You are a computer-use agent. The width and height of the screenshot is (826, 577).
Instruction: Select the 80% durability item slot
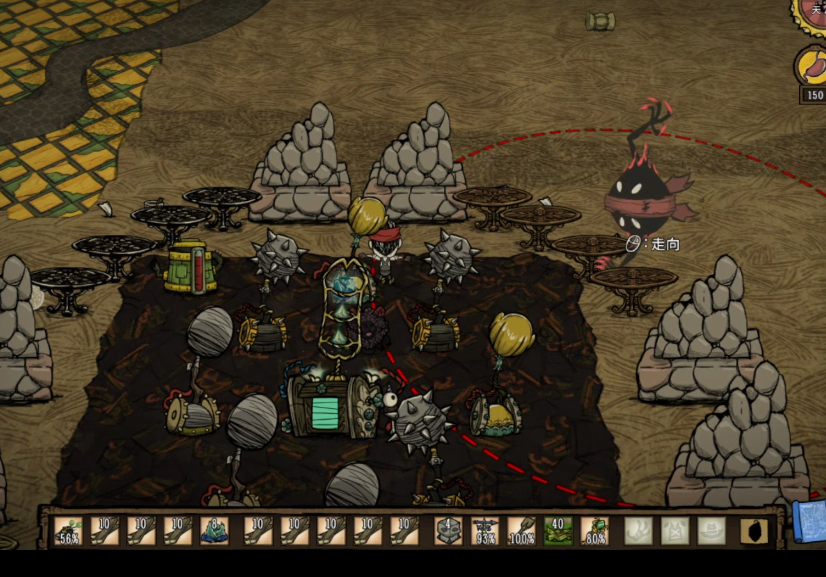tap(595, 530)
